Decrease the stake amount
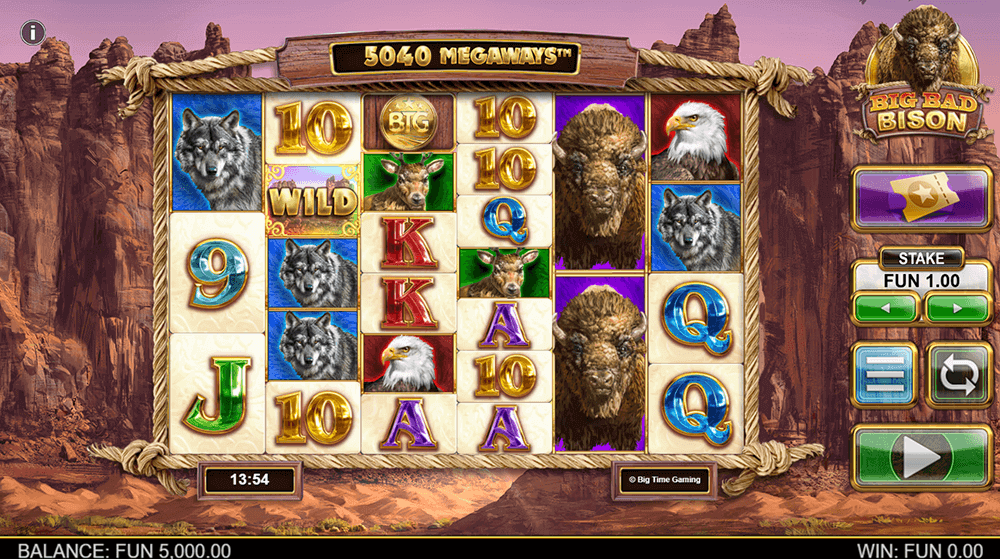The width and height of the screenshot is (1000, 559). (x=885, y=308)
